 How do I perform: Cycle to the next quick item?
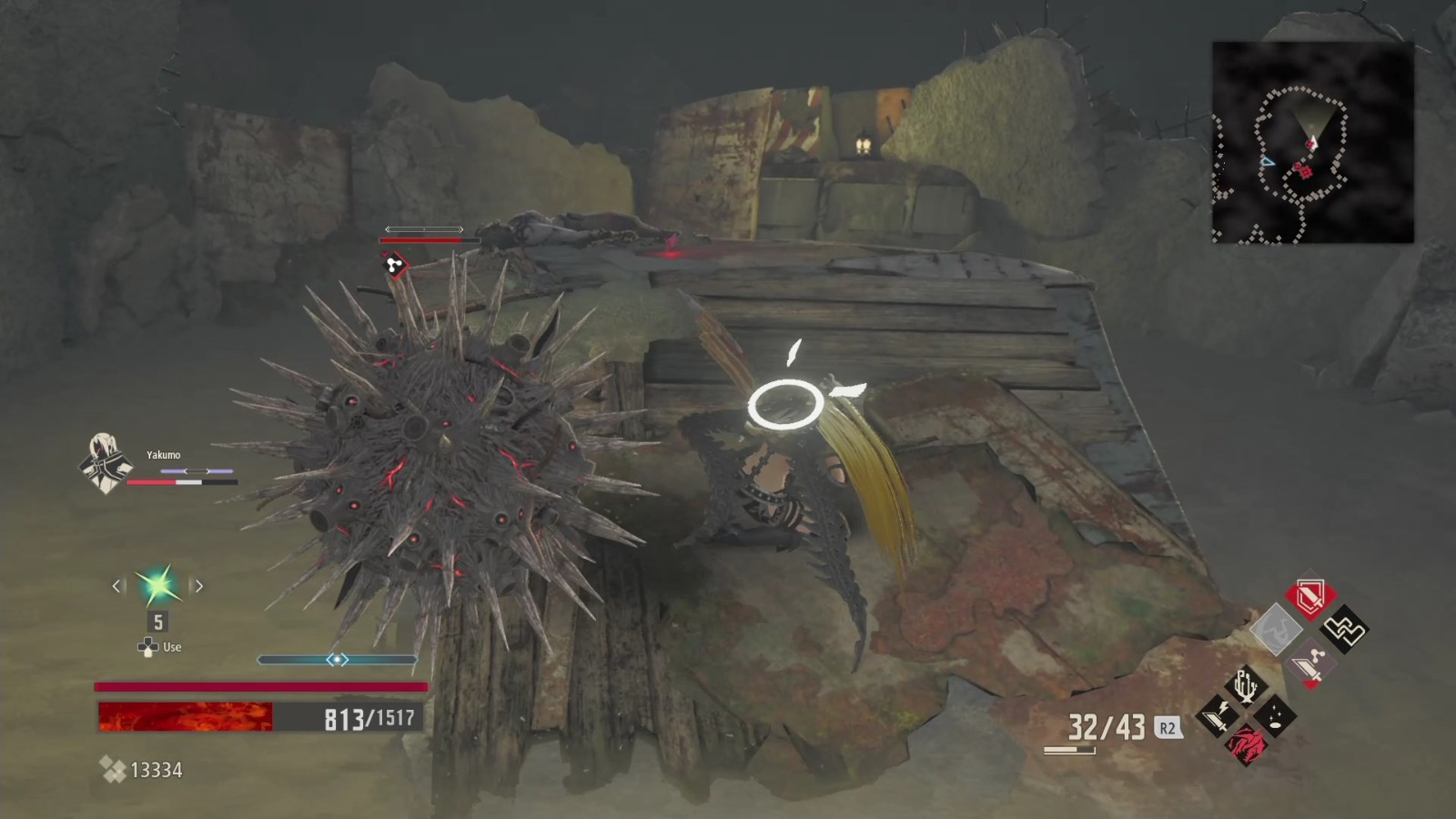(199, 587)
